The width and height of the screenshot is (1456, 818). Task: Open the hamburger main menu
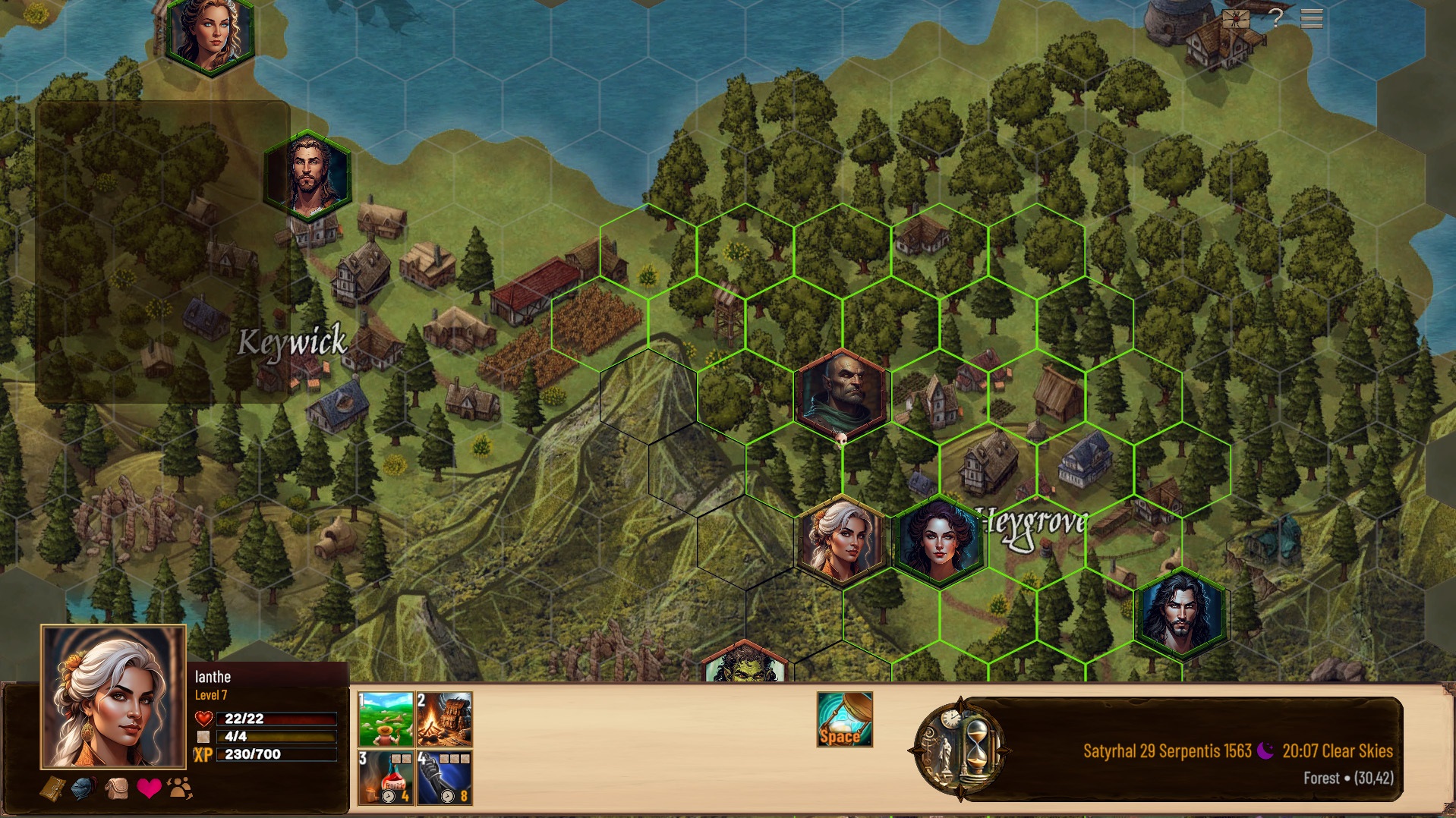(x=1311, y=17)
